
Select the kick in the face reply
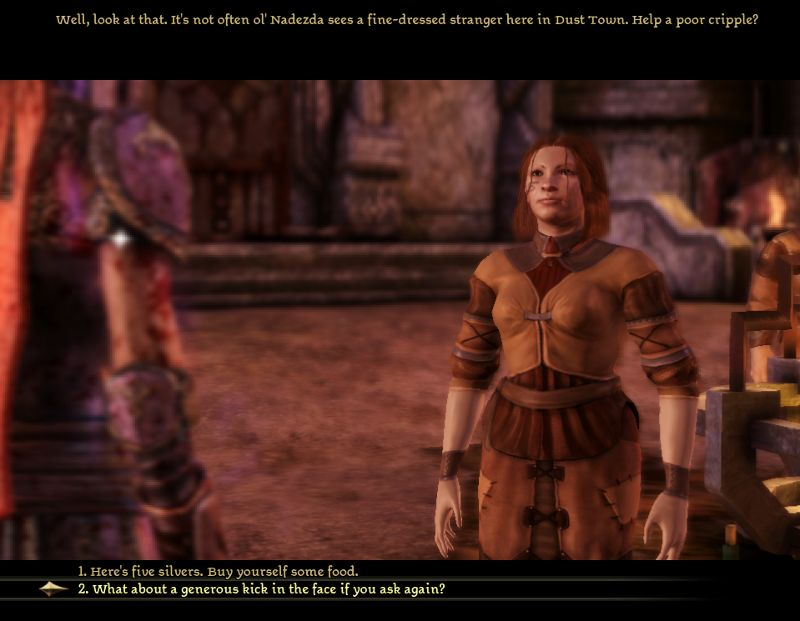tap(261, 589)
